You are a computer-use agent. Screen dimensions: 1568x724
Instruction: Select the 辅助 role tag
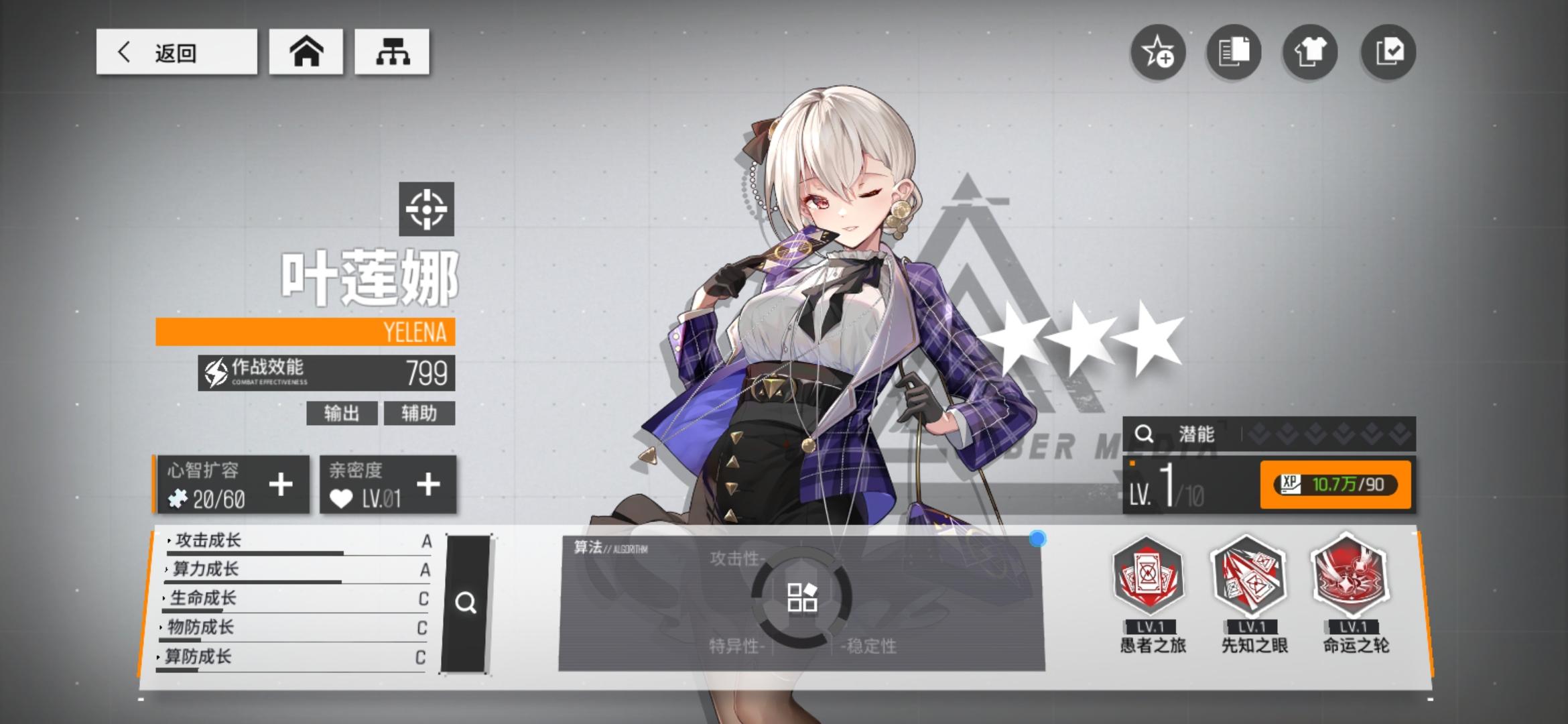coord(419,414)
